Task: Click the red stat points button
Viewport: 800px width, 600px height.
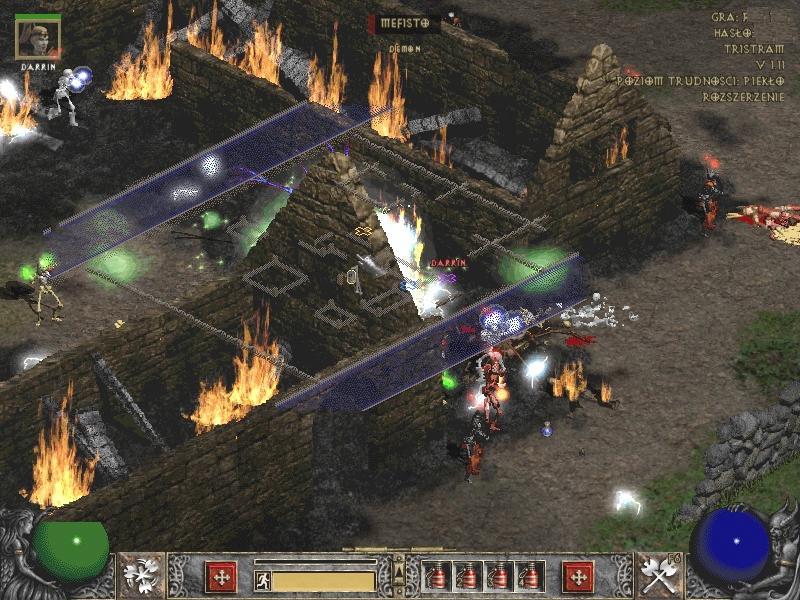Action: click(221, 576)
